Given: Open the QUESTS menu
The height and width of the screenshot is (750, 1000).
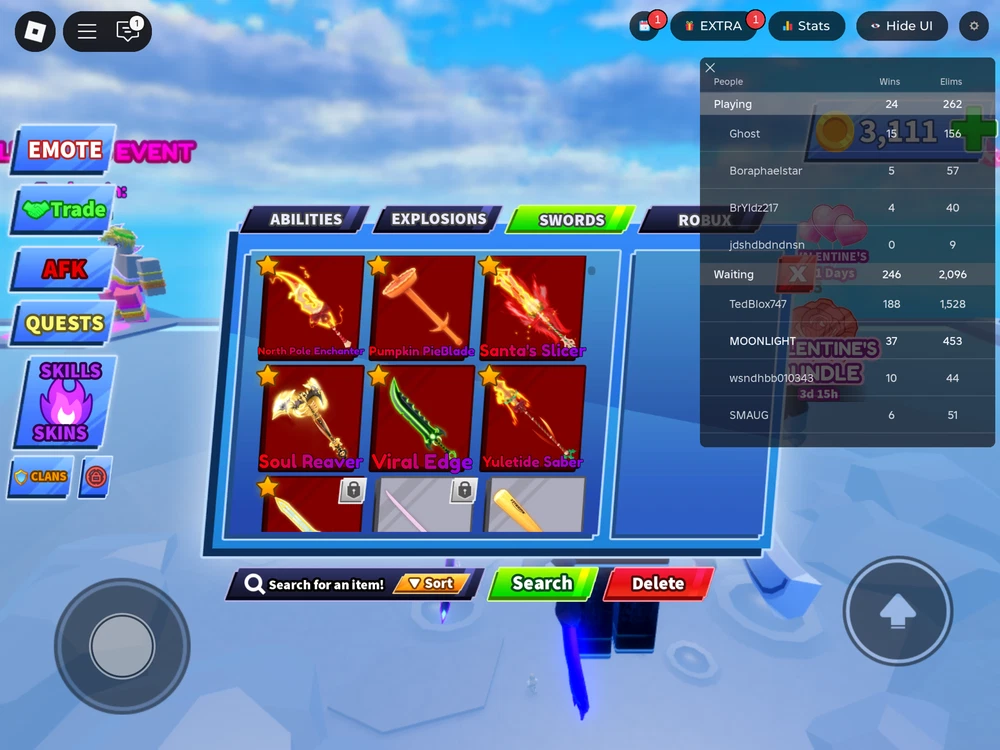Looking at the screenshot, I should click(64, 324).
